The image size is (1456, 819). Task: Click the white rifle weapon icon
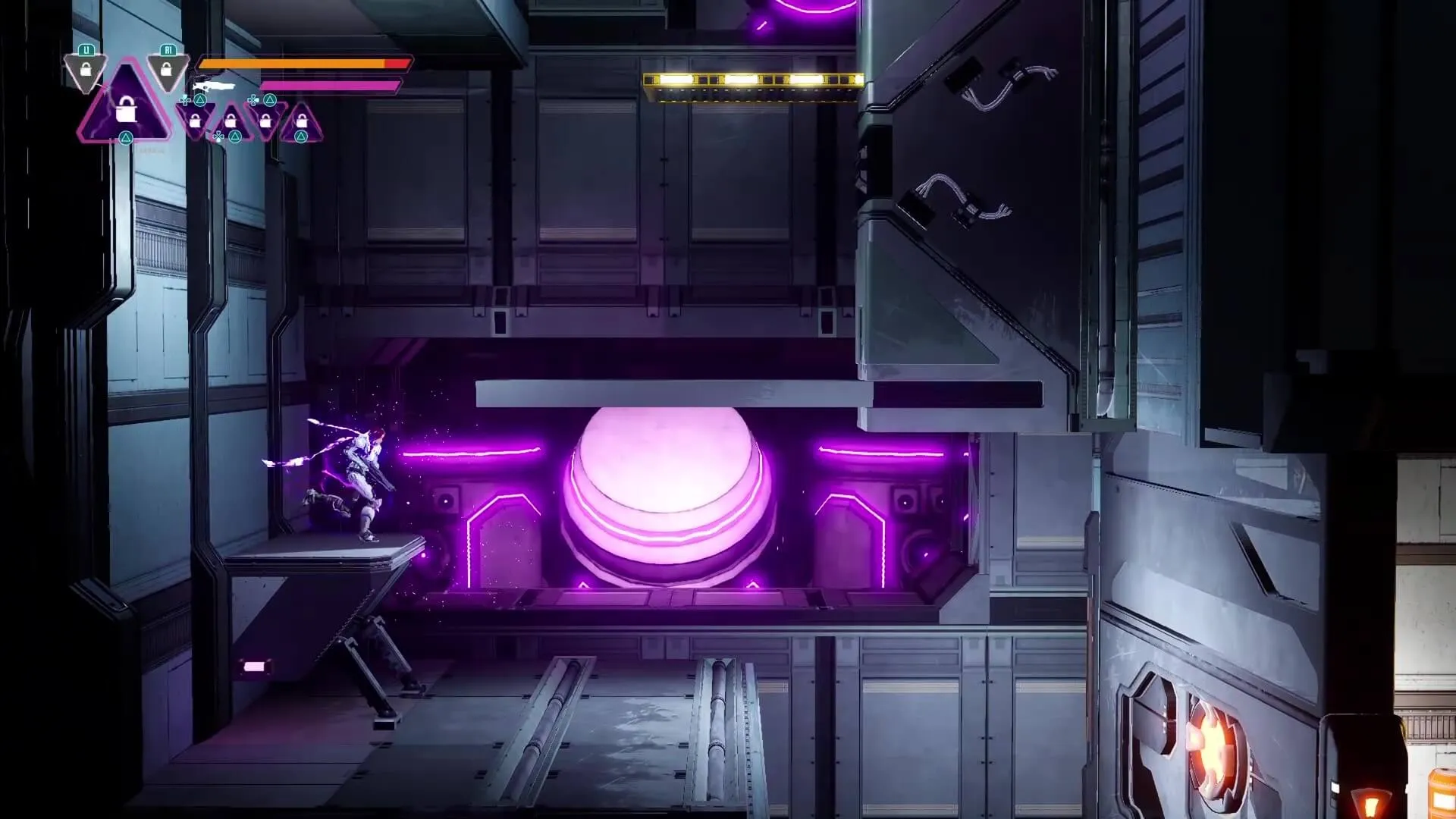214,86
